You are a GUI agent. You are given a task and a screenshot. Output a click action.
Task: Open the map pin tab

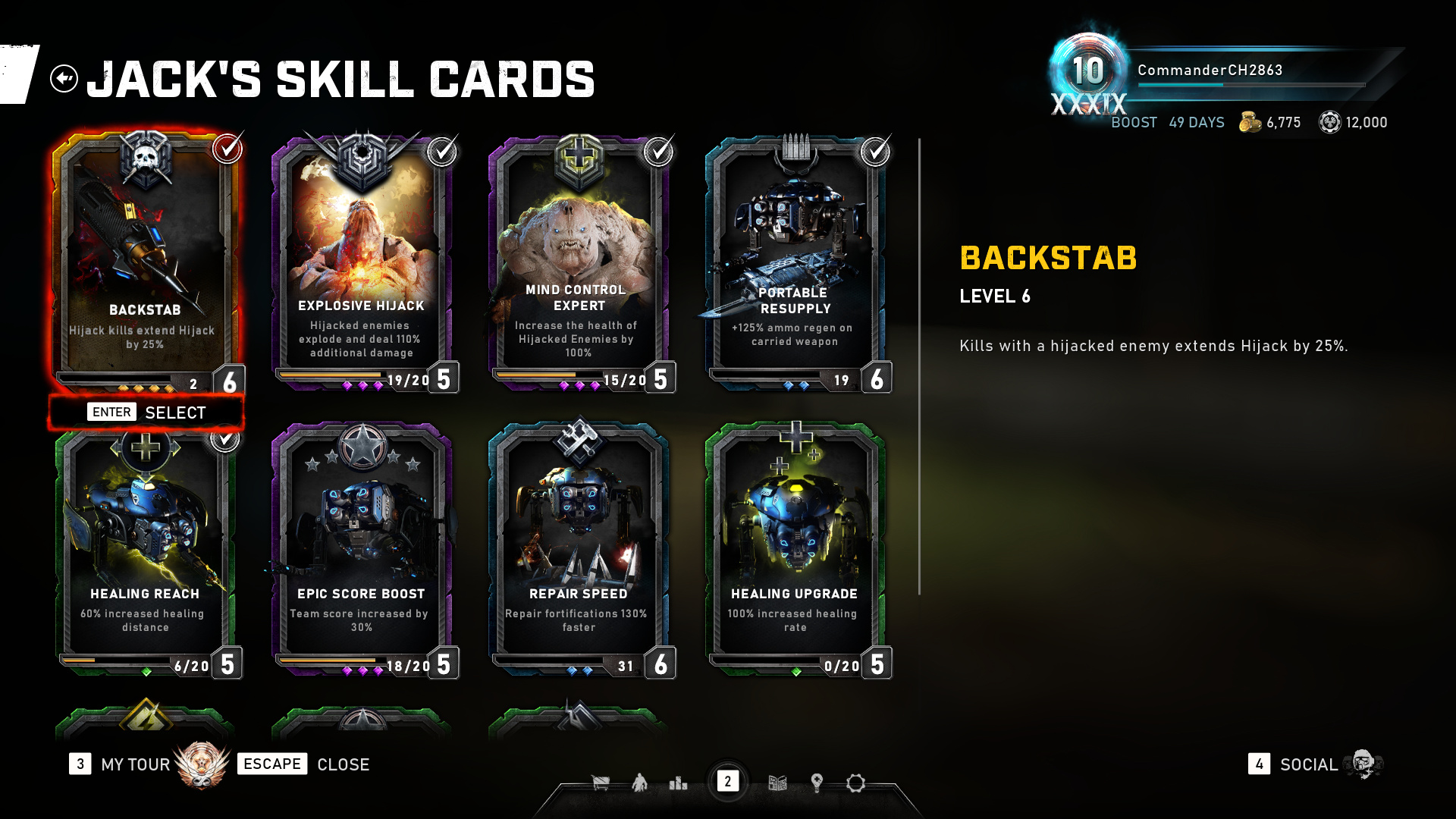817,783
